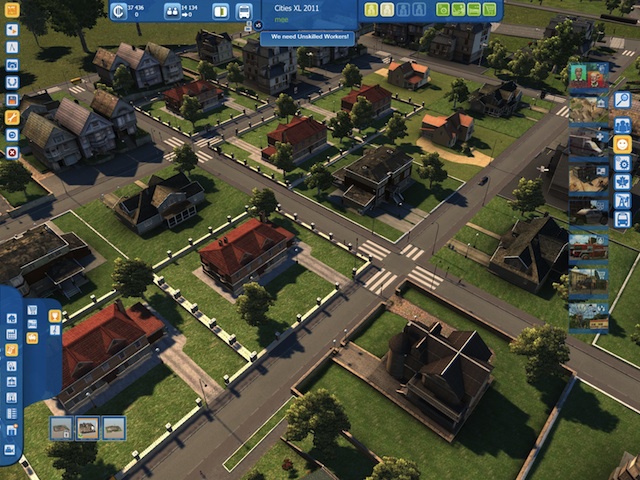Select the trophy icon in the submenu
Viewport: 640px width, 480px height.
coord(55,316)
